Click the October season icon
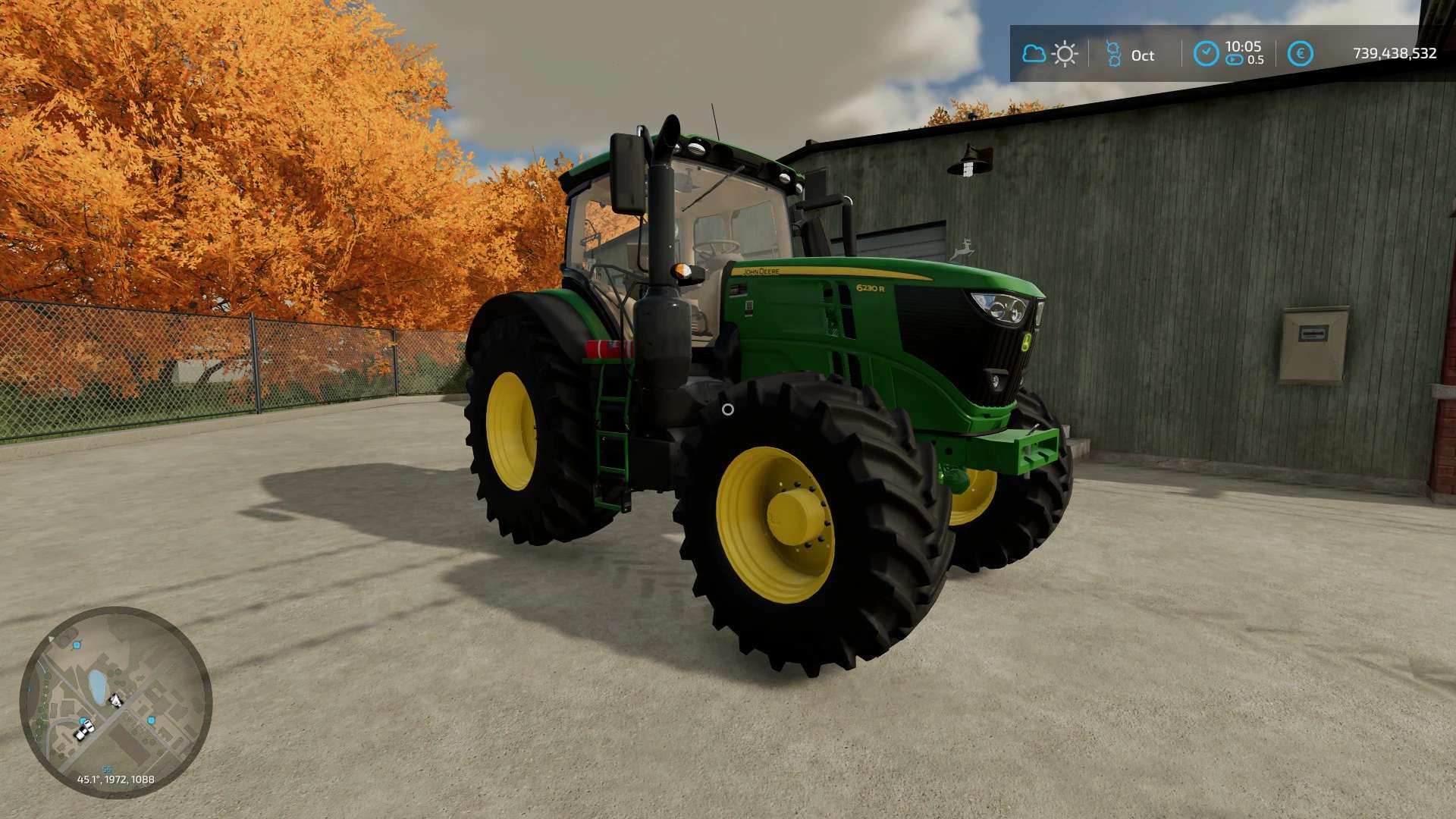The image size is (1456, 819). click(x=1113, y=54)
